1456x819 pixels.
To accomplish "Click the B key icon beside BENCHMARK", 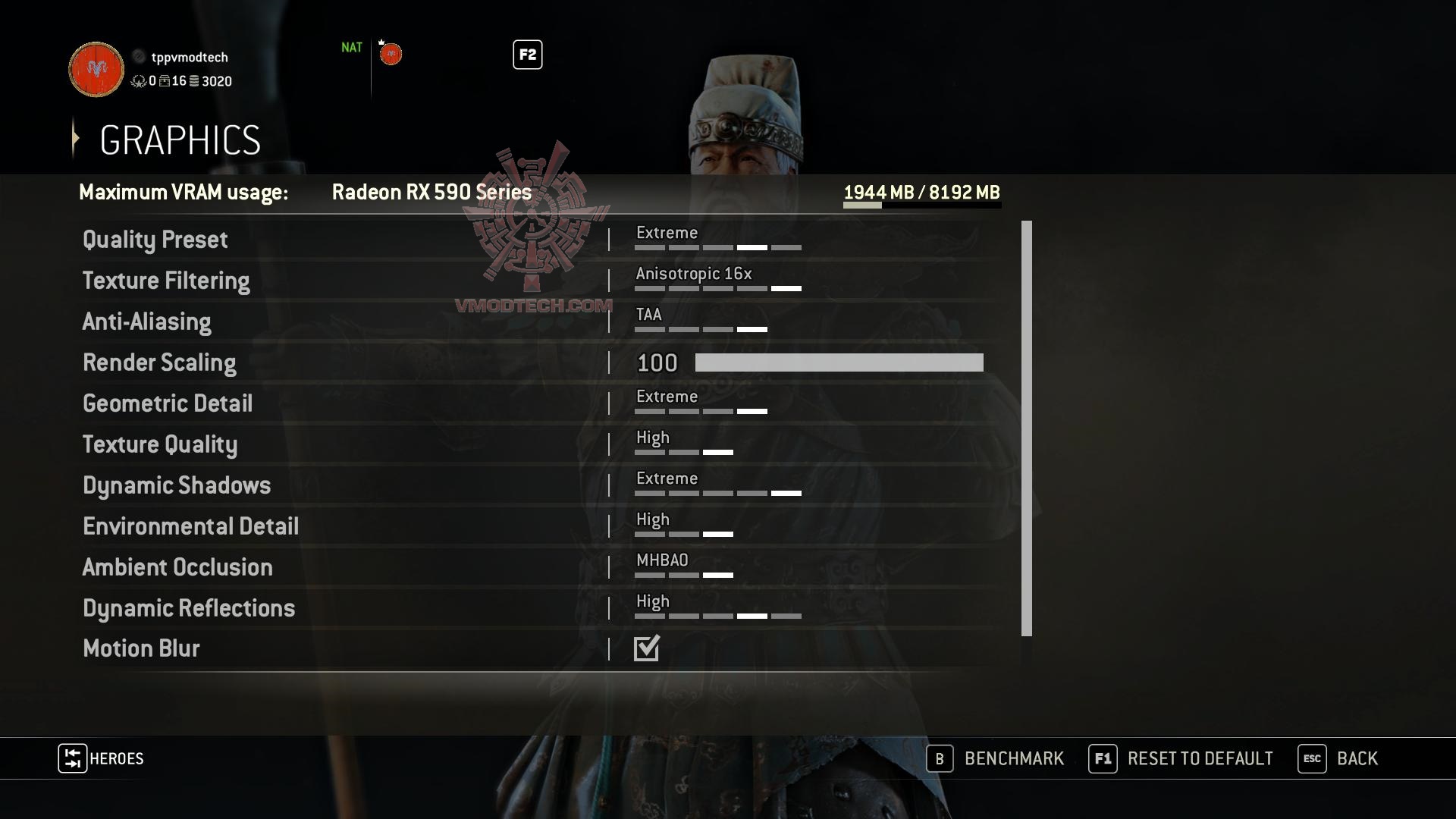I will click(x=940, y=758).
